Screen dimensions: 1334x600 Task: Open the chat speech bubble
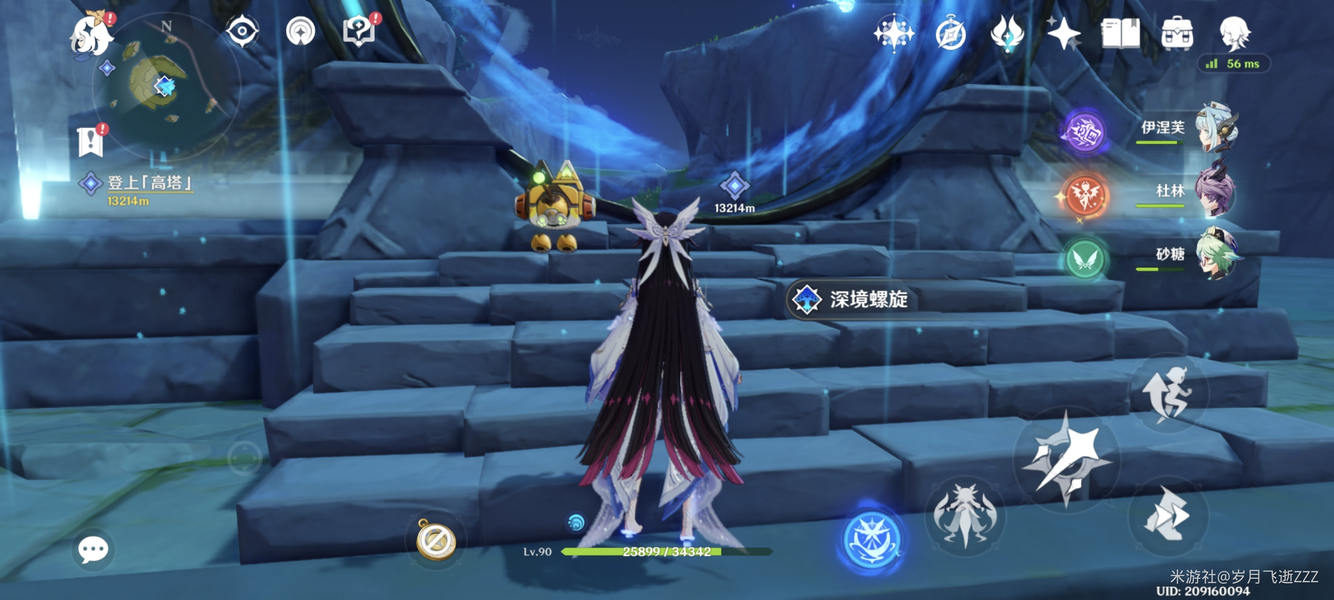(x=94, y=549)
